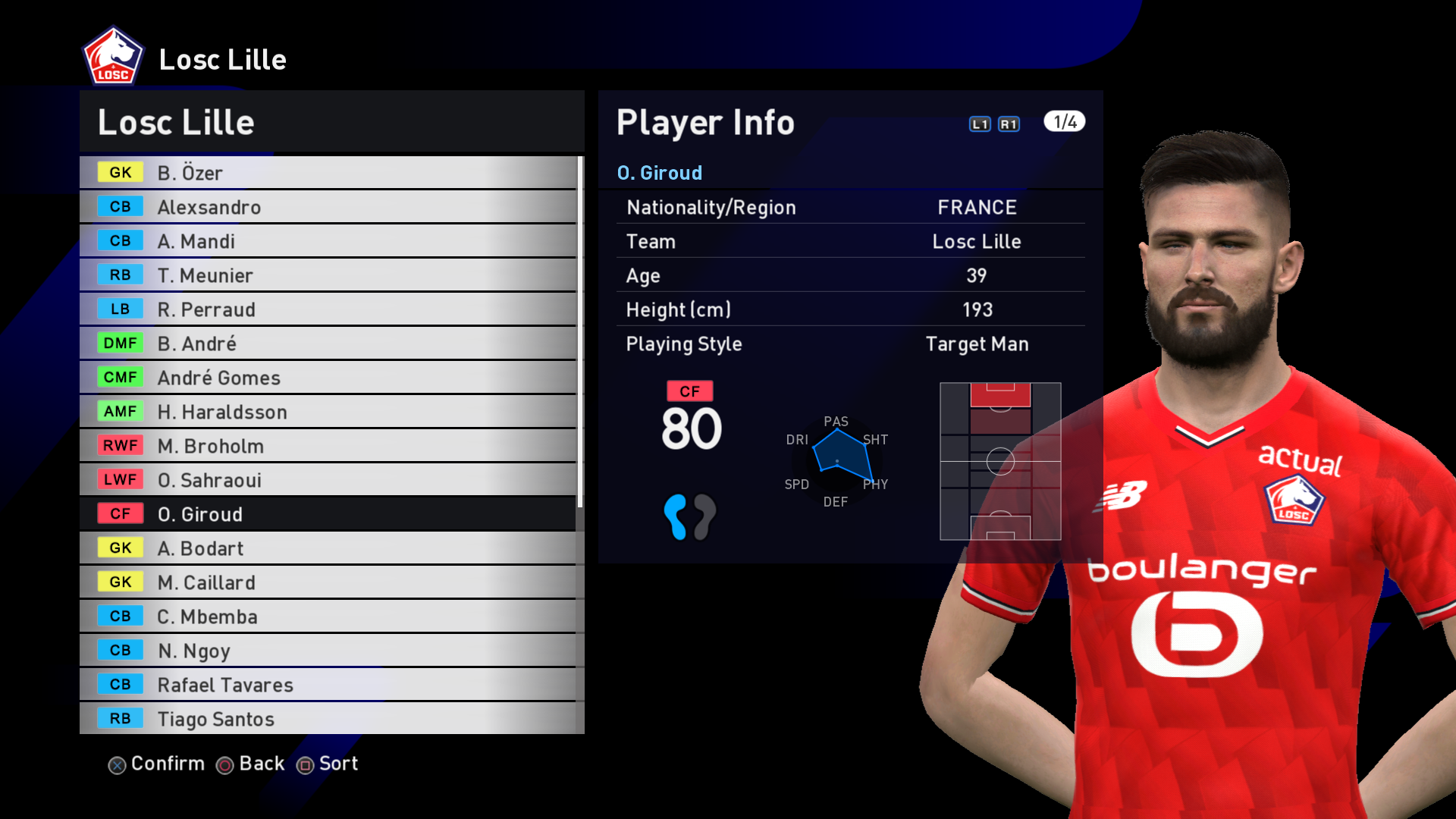The height and width of the screenshot is (819, 1456).
Task: Choose M. Broholm from the list
Action: 328,446
